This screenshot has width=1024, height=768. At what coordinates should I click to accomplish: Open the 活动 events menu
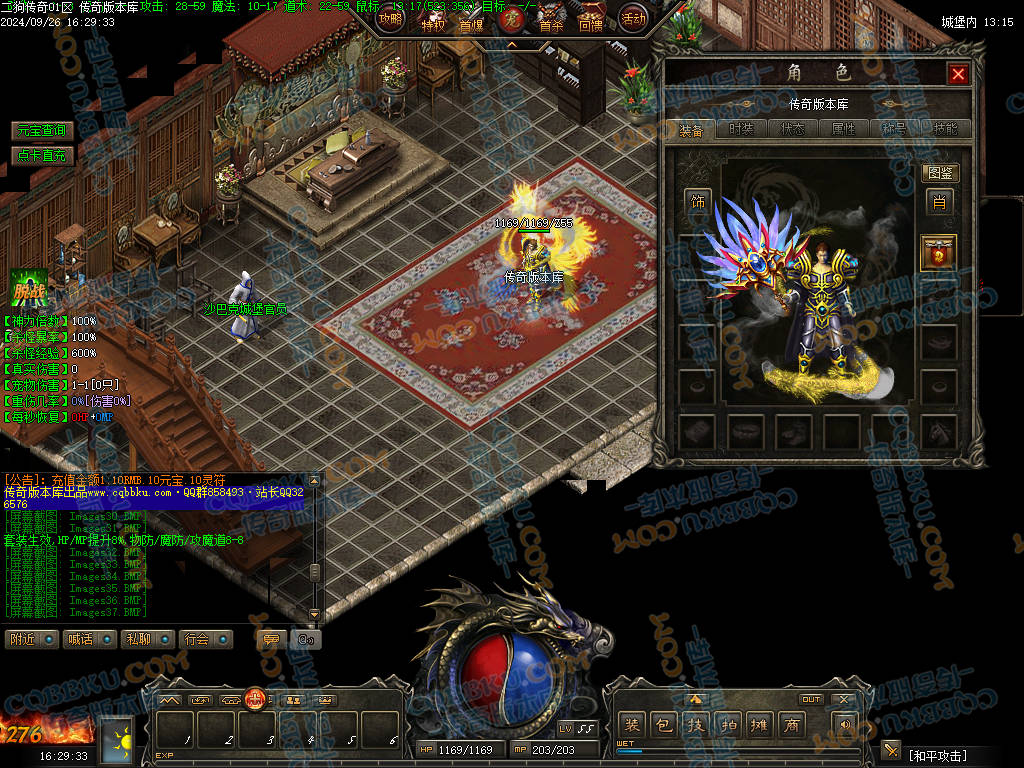[633, 18]
